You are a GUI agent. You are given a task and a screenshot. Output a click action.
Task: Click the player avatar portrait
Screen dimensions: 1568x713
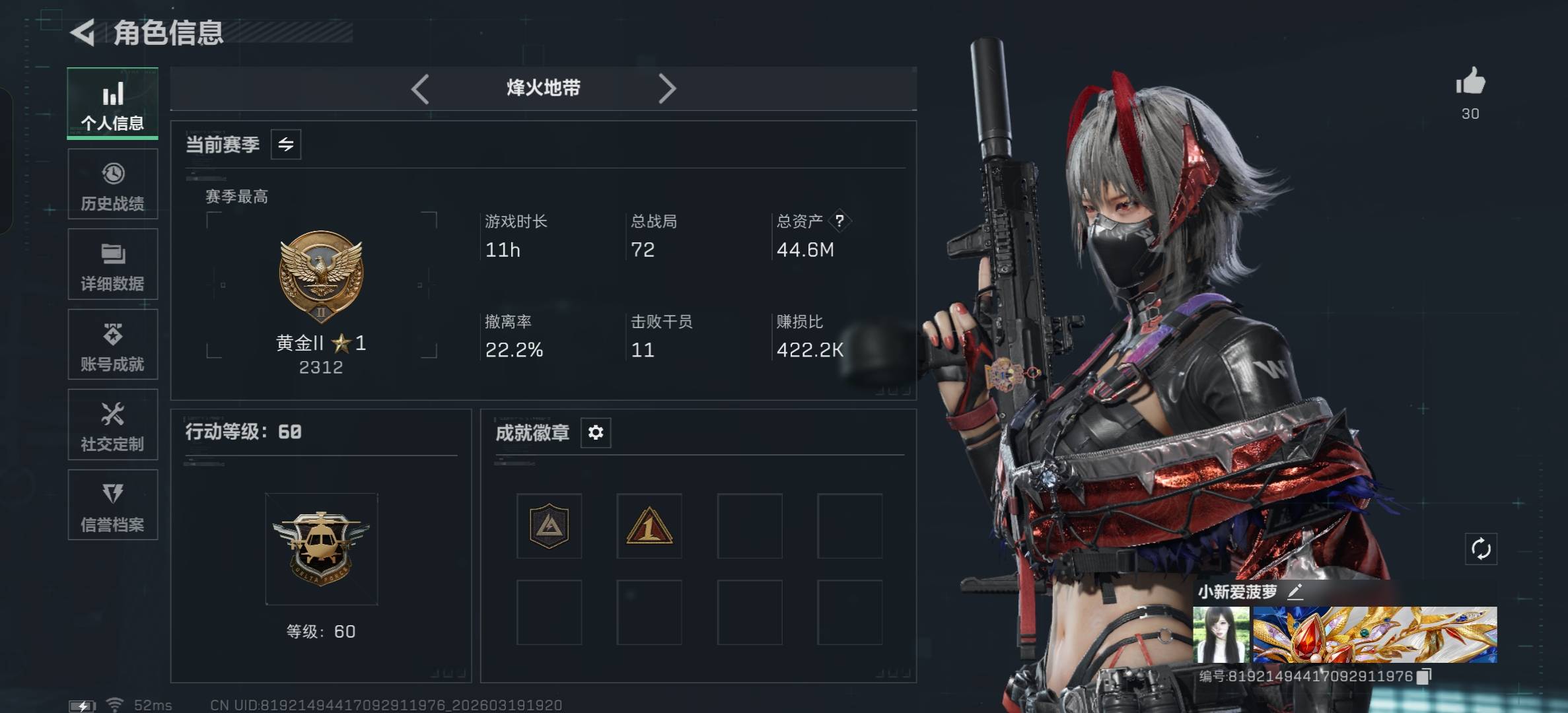[1221, 635]
